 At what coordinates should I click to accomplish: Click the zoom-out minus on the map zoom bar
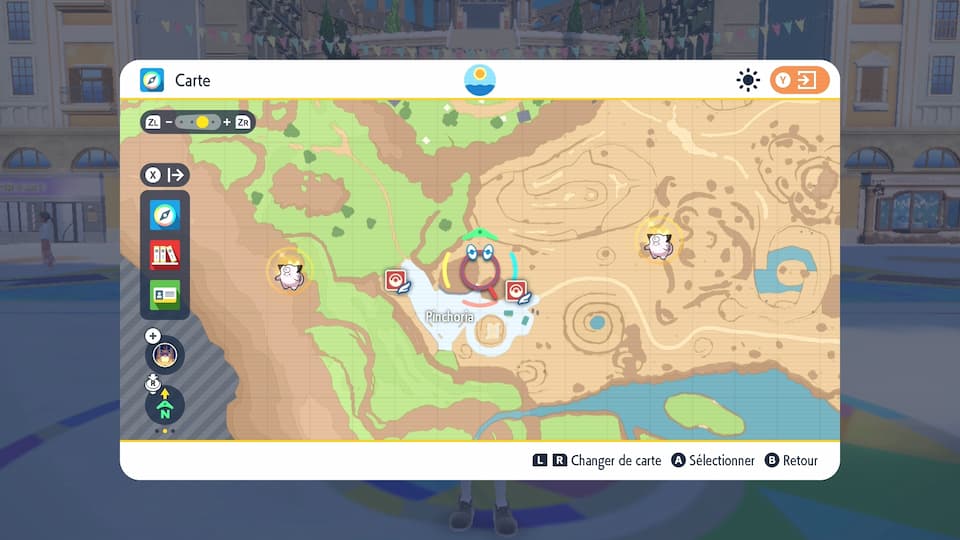[x=169, y=122]
